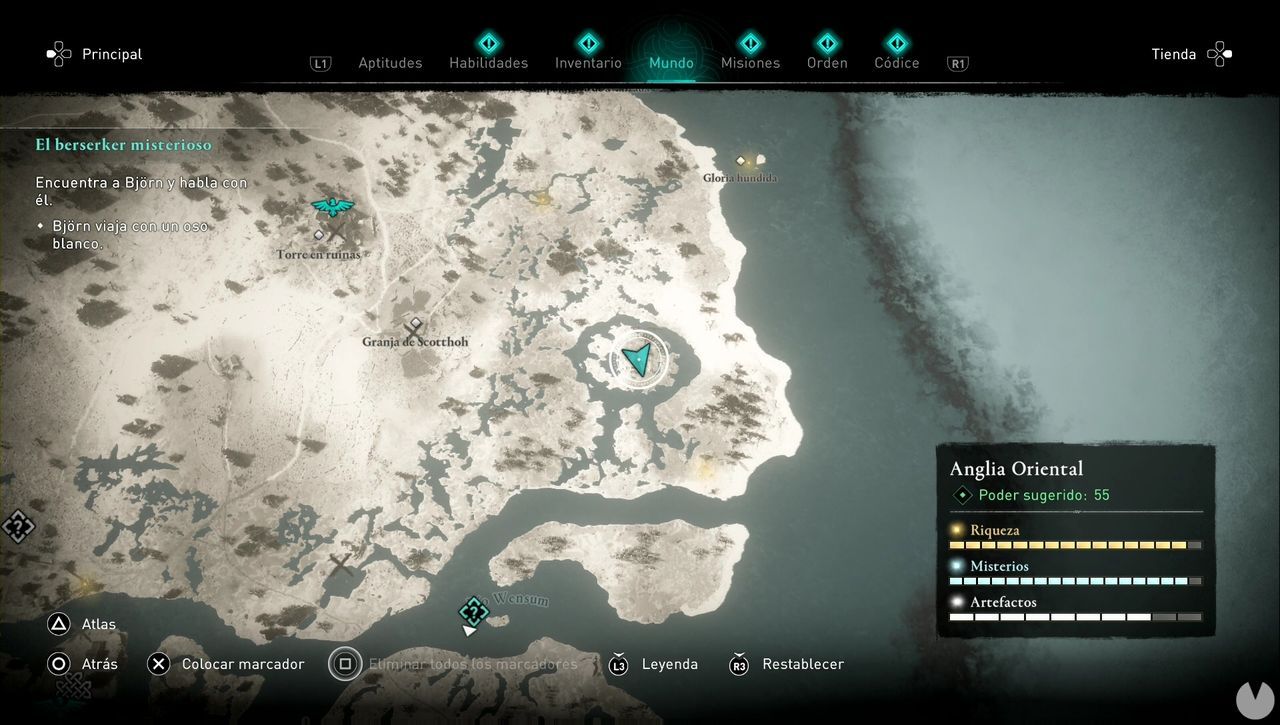Click the player position arrow on the map
Screen dimensions: 1280x725
pyautogui.click(x=637, y=358)
